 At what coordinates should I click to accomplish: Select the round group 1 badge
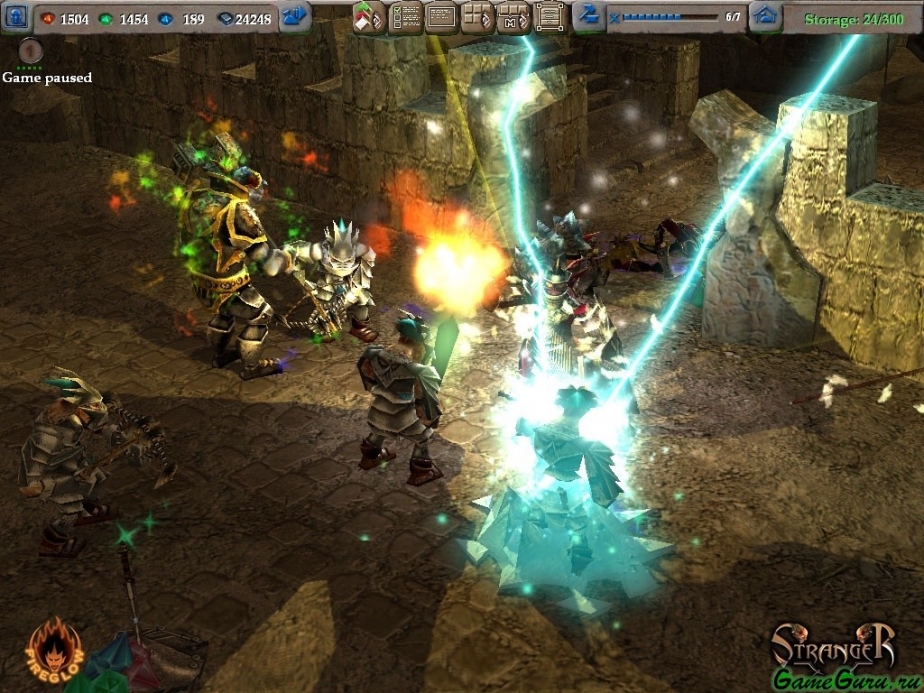click(31, 52)
